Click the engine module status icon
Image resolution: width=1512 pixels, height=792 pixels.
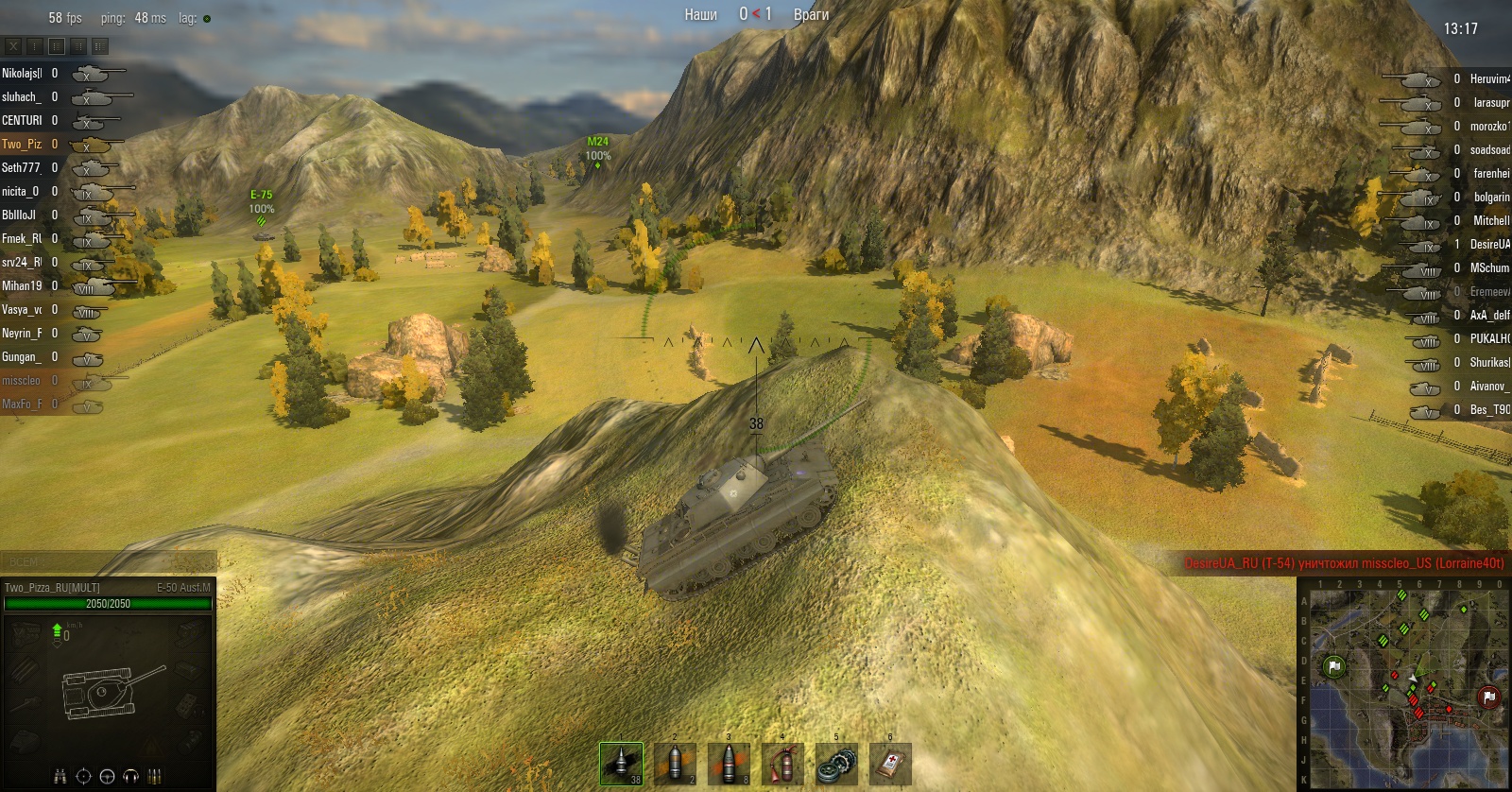26,634
